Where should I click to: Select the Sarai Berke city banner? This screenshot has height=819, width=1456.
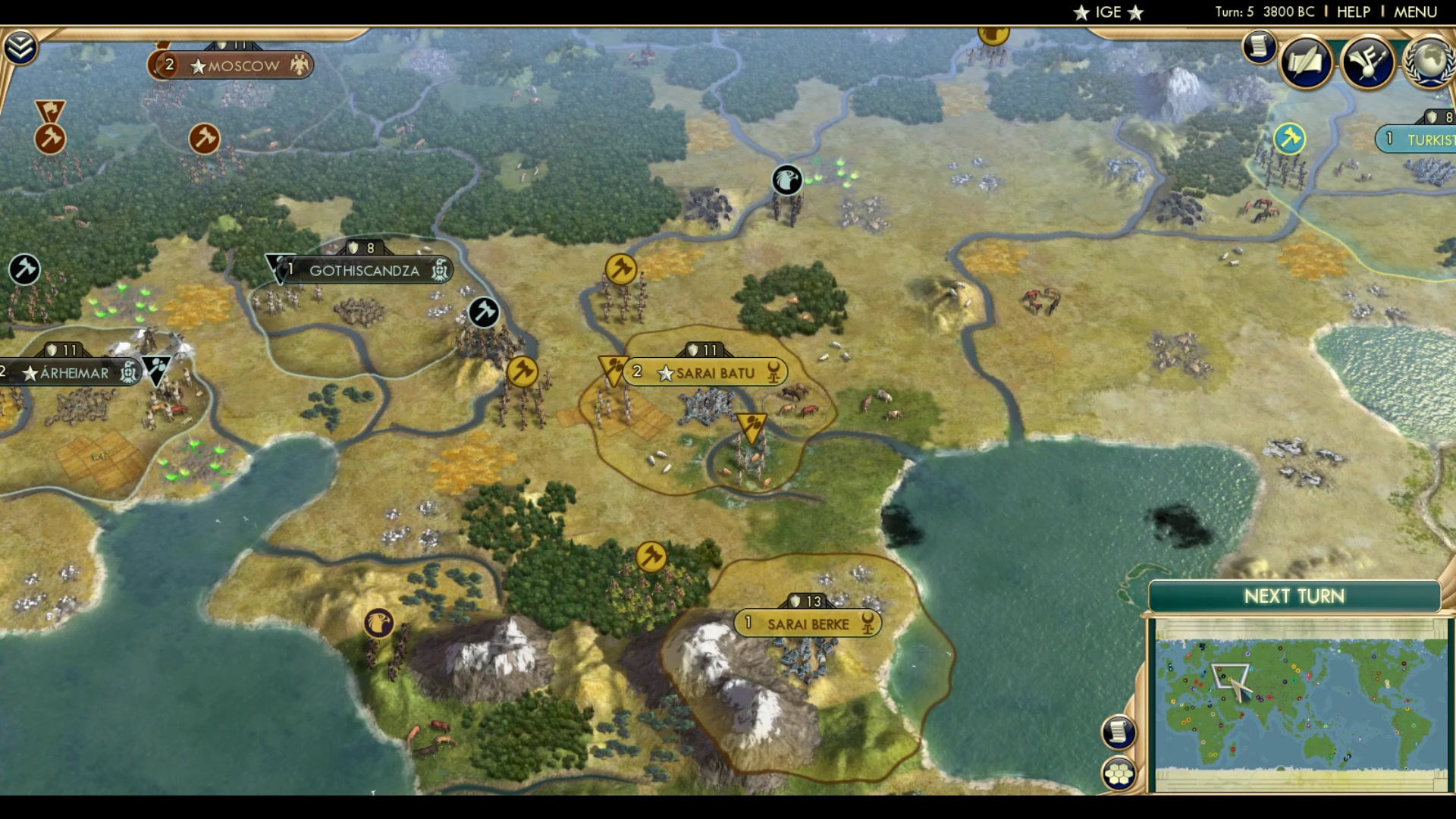808,623
